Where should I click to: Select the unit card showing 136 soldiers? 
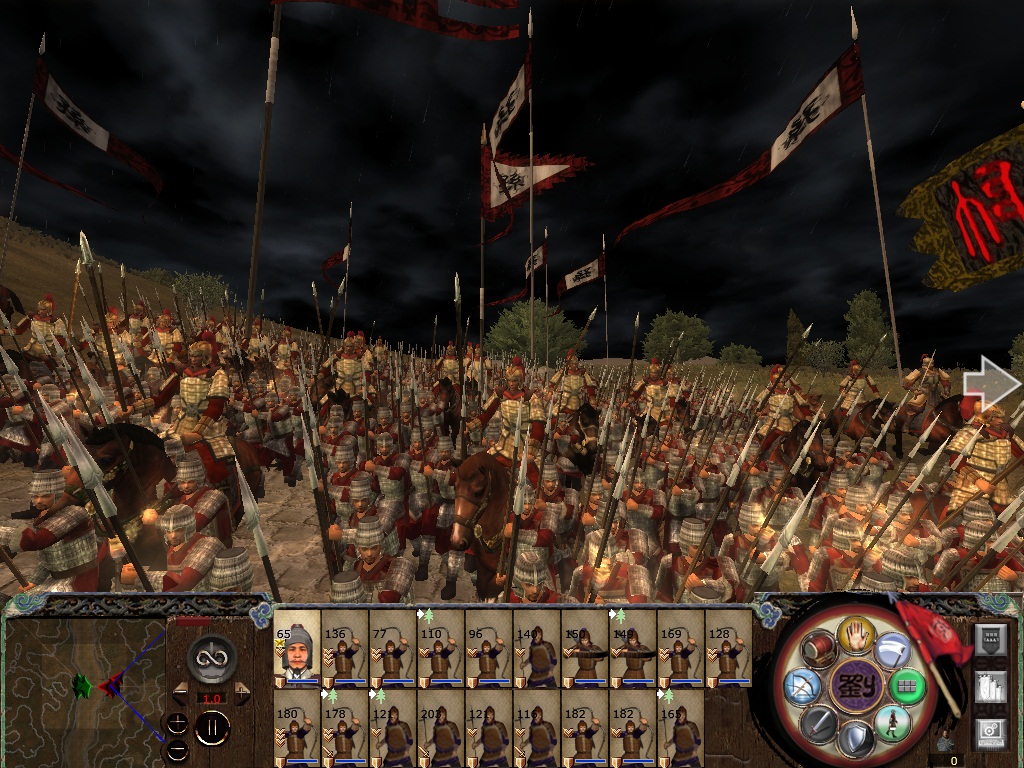pos(345,648)
